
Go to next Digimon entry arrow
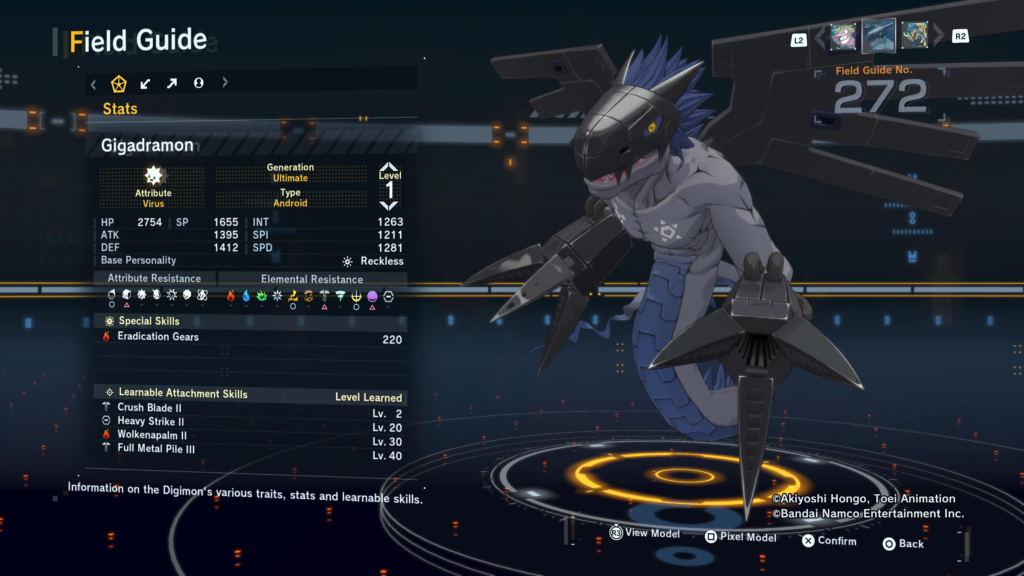tap(938, 37)
